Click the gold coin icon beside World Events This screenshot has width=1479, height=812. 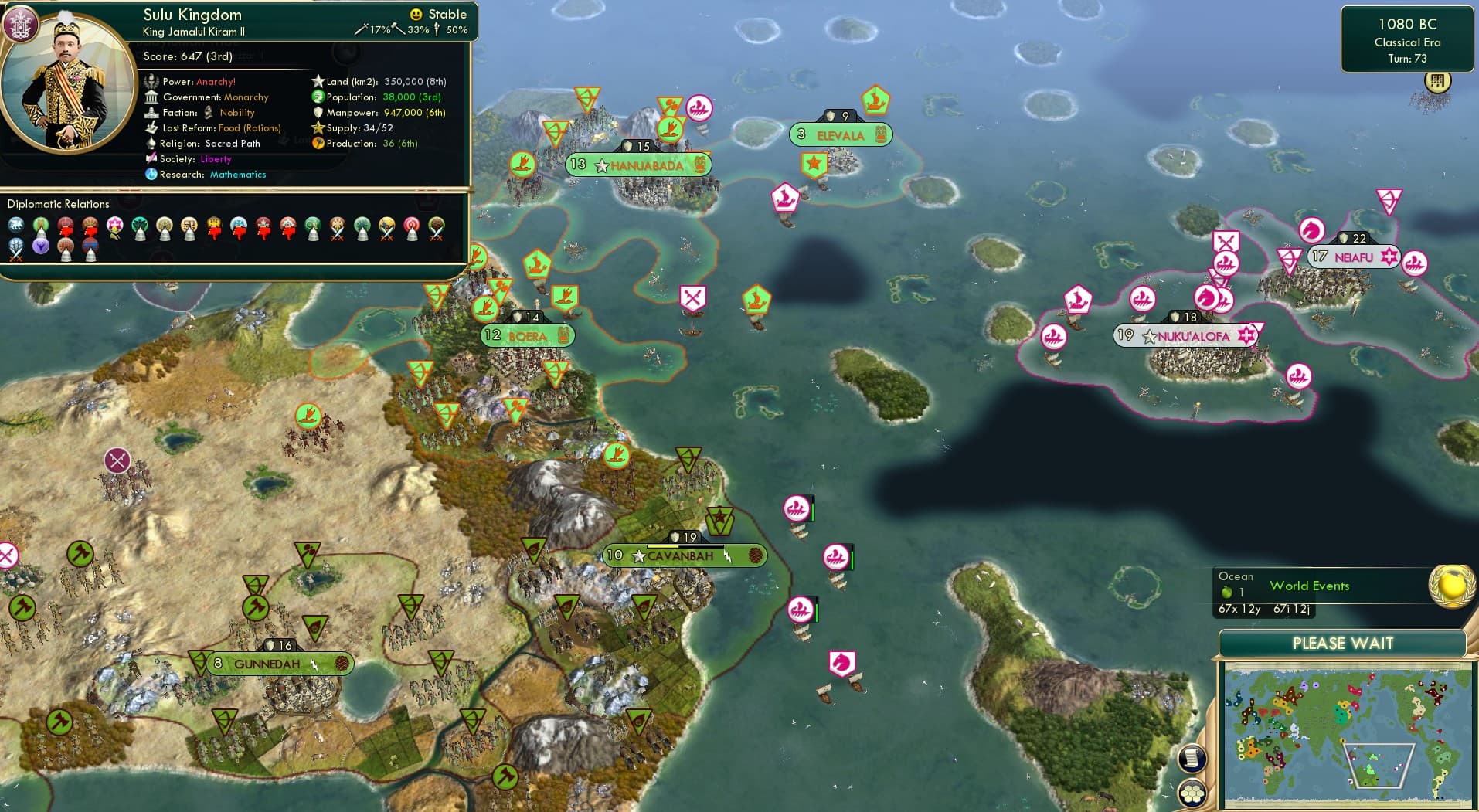click(x=1451, y=586)
